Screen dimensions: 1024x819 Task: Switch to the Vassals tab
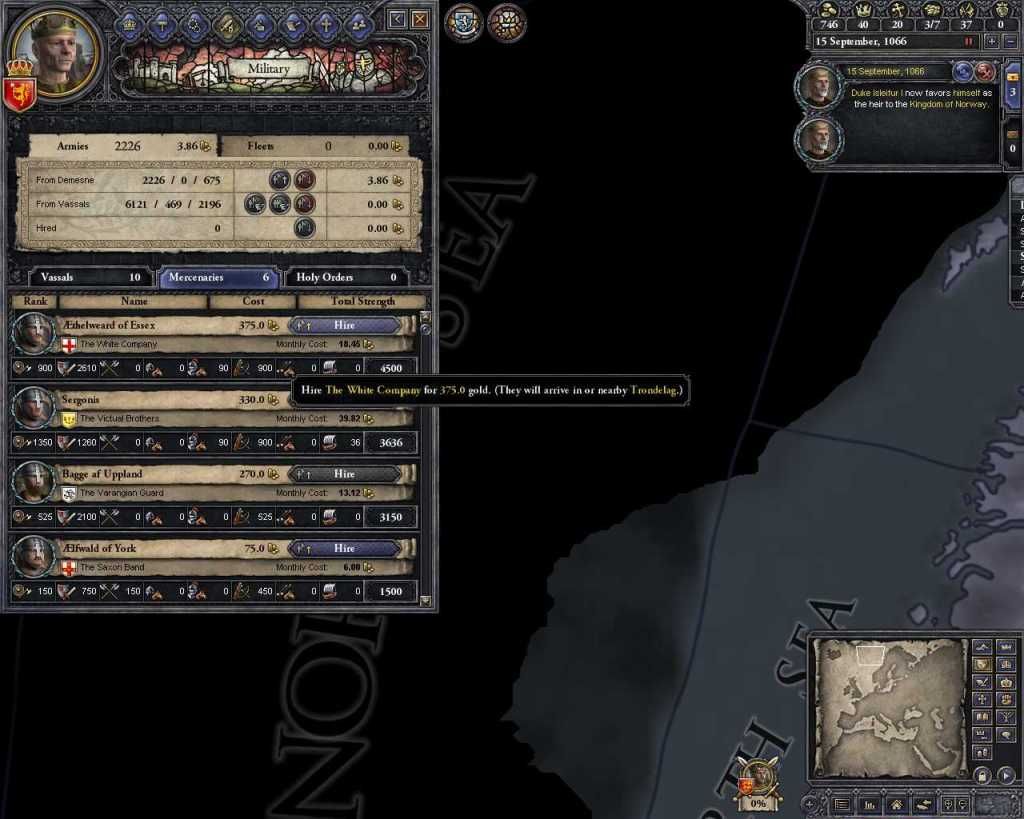coord(83,277)
